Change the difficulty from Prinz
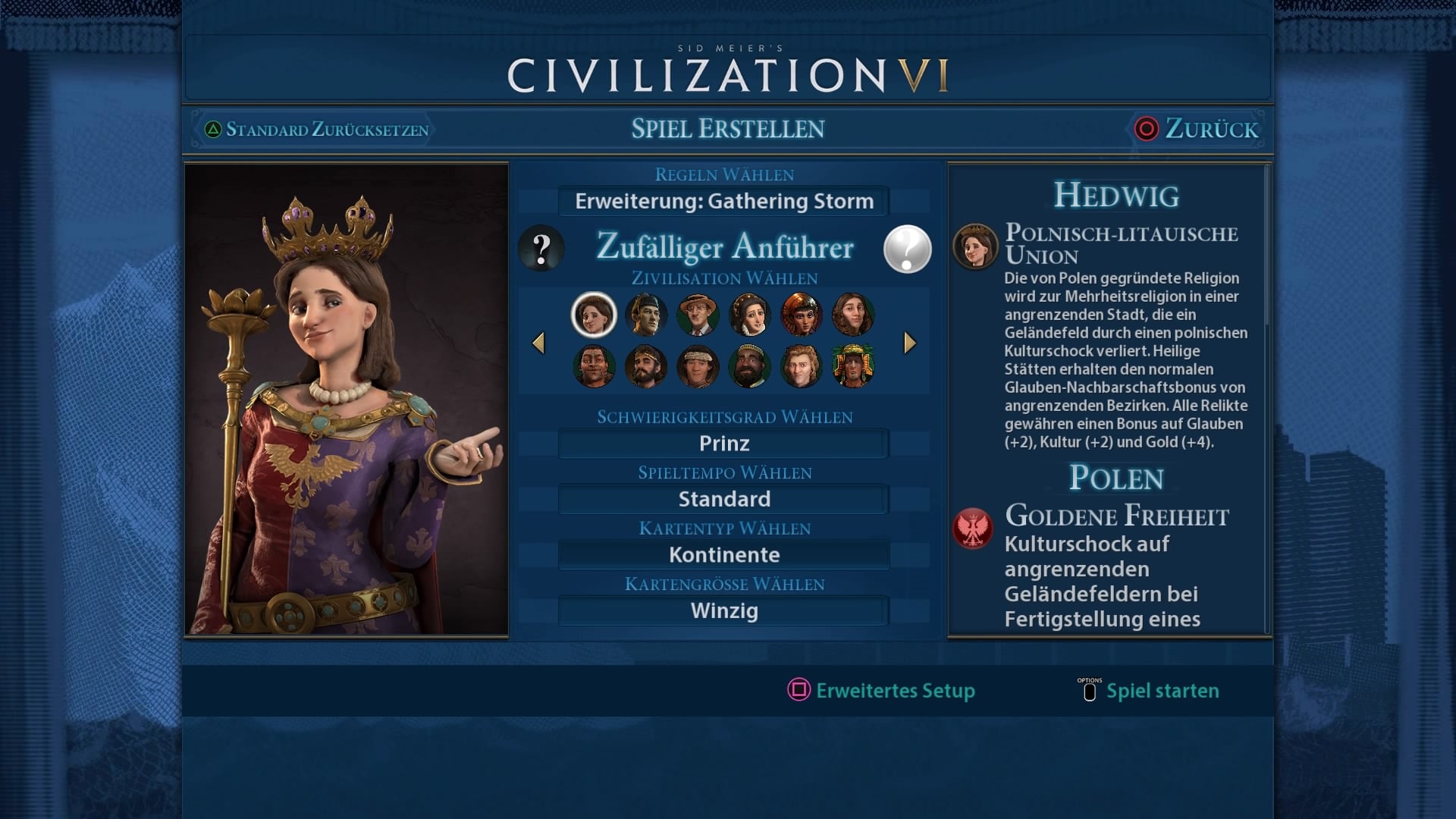 click(723, 444)
